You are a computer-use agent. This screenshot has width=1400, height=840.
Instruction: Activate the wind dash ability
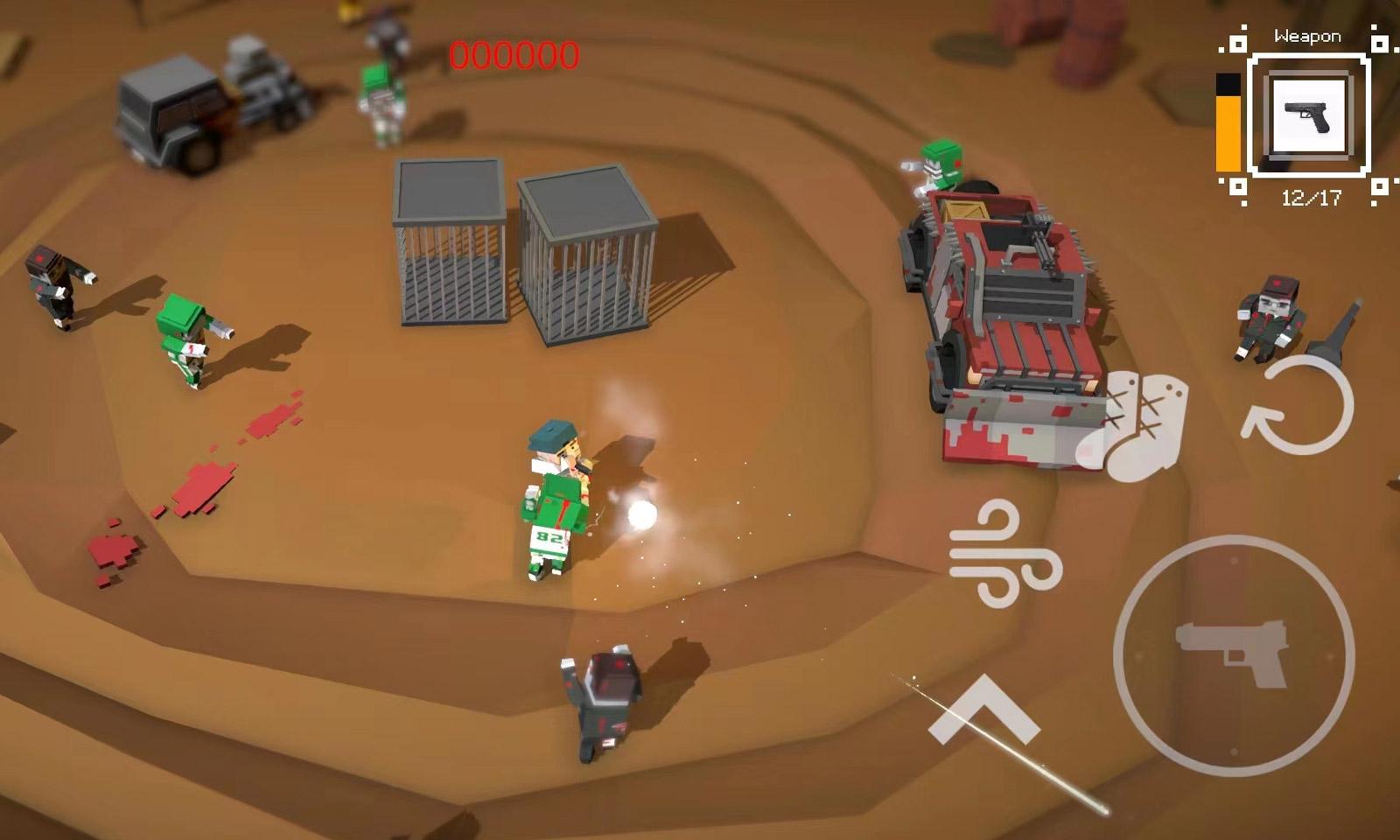tap(1004, 554)
